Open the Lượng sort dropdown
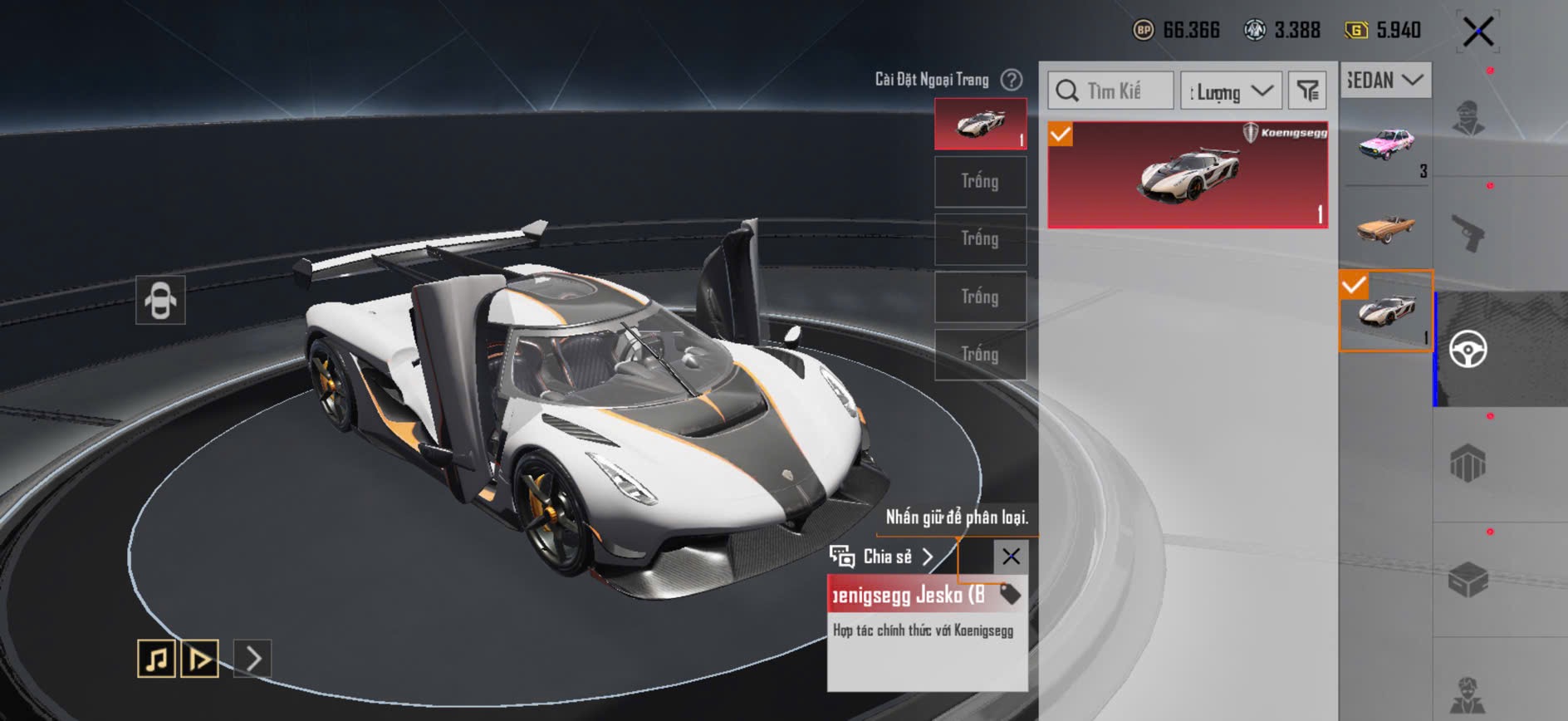 (1231, 91)
